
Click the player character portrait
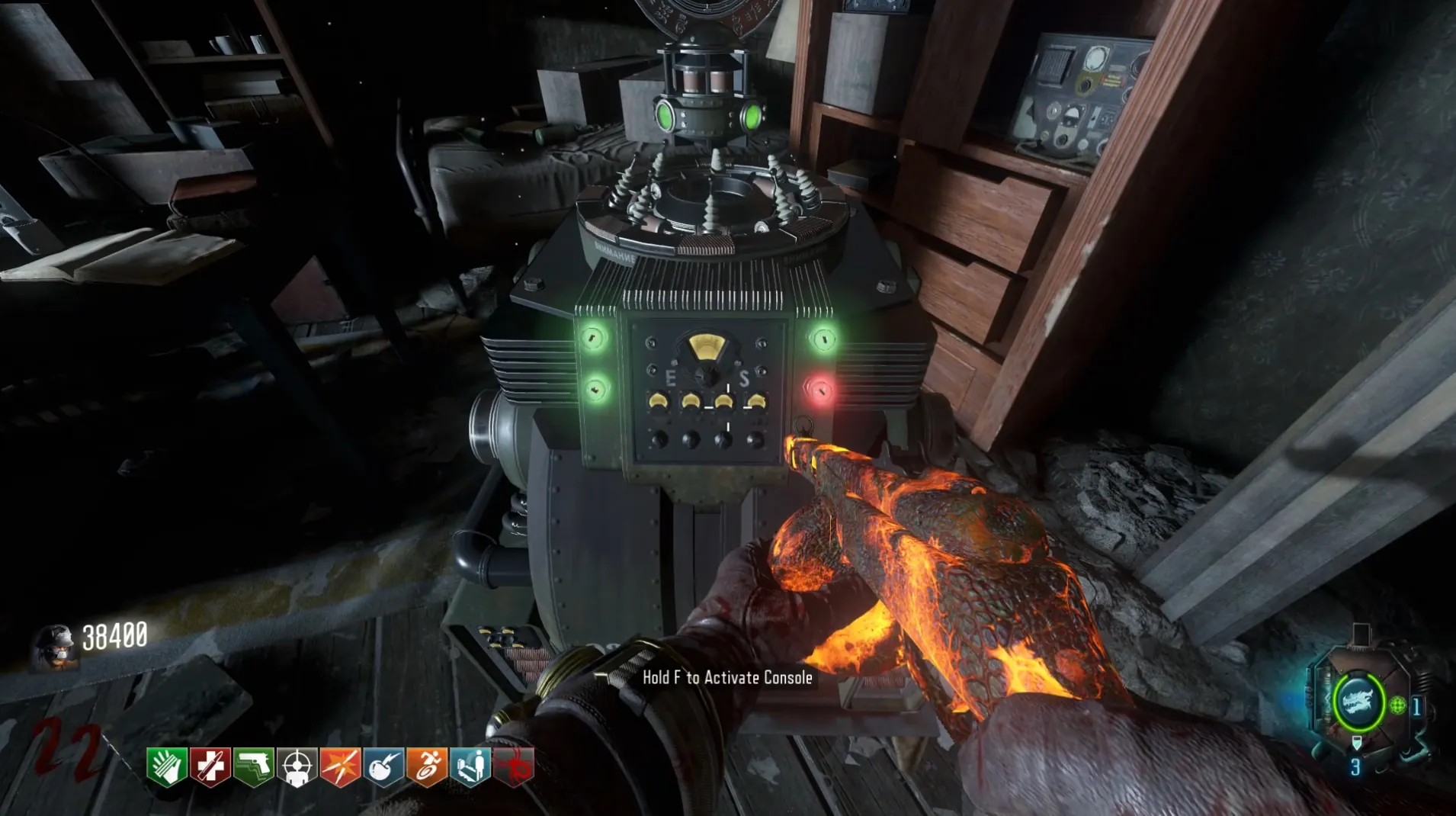[x=55, y=645]
